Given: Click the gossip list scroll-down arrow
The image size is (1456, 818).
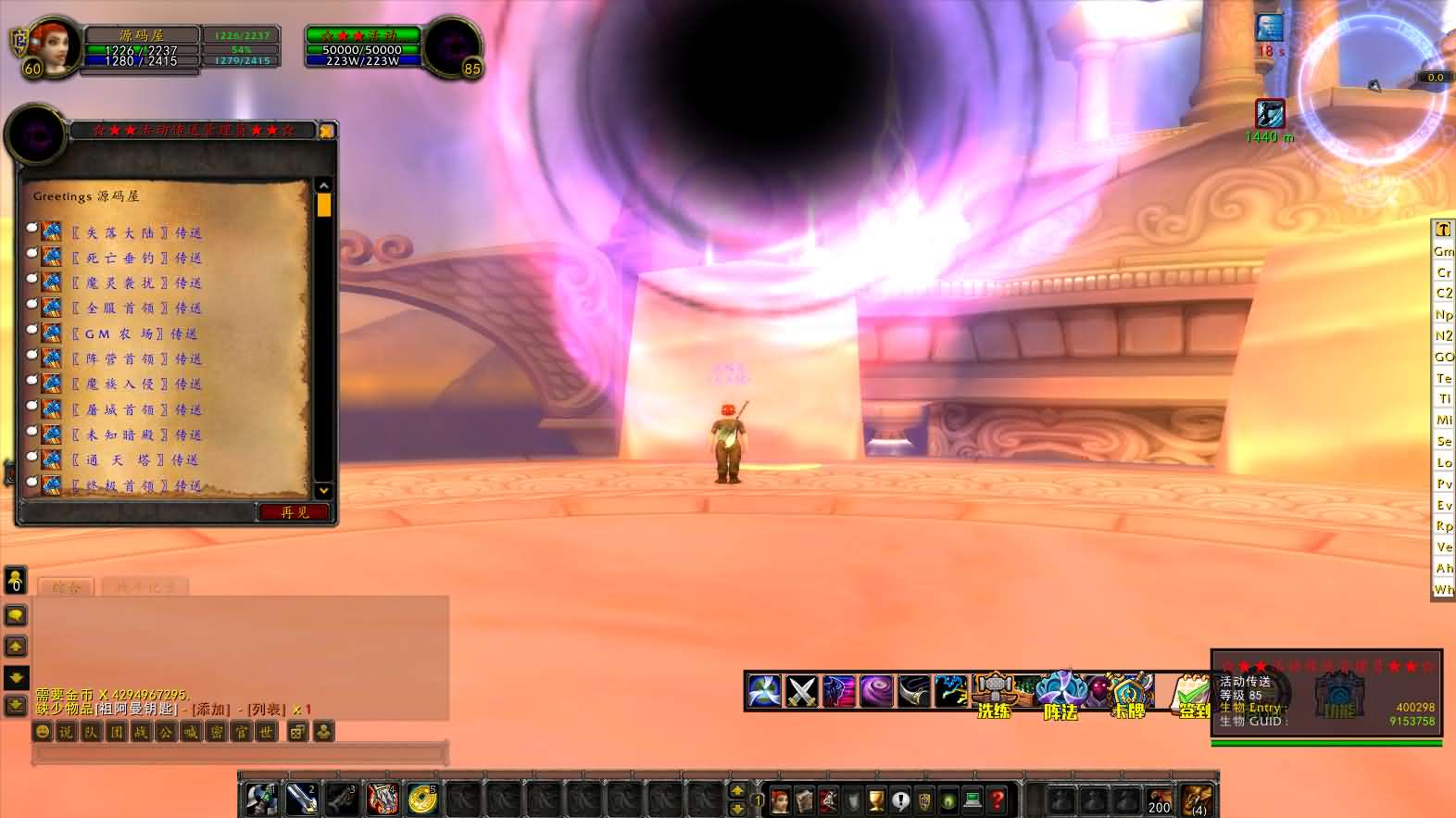Looking at the screenshot, I should [323, 490].
